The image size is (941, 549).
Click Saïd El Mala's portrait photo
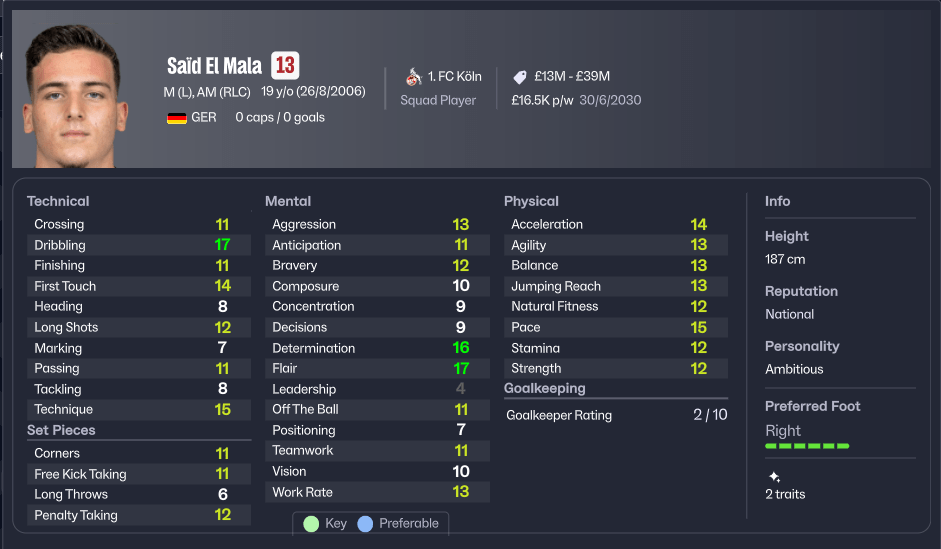[74, 96]
